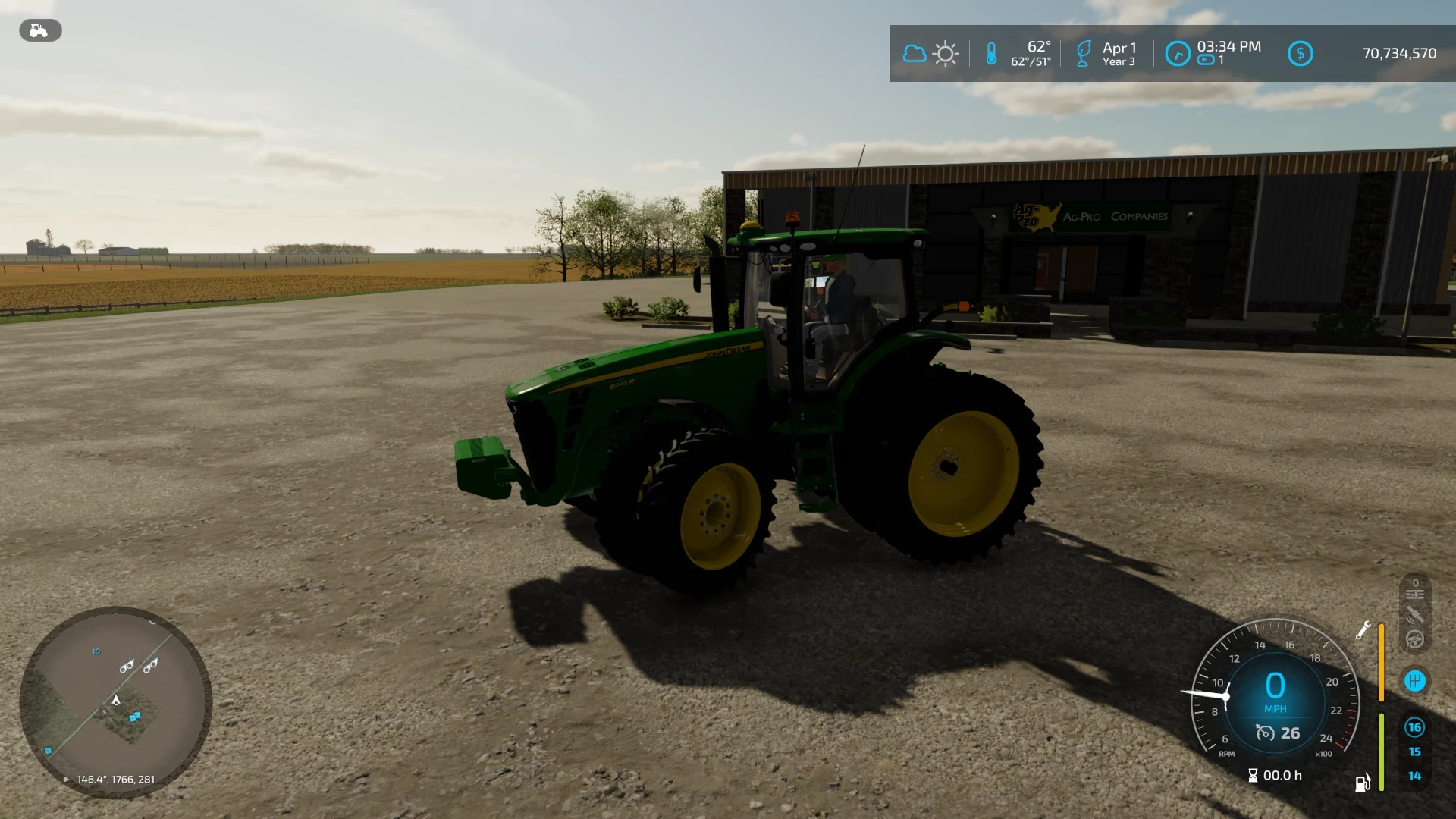
Task: Toggle the crossed-out steering wheel indicator
Action: tap(1415, 639)
